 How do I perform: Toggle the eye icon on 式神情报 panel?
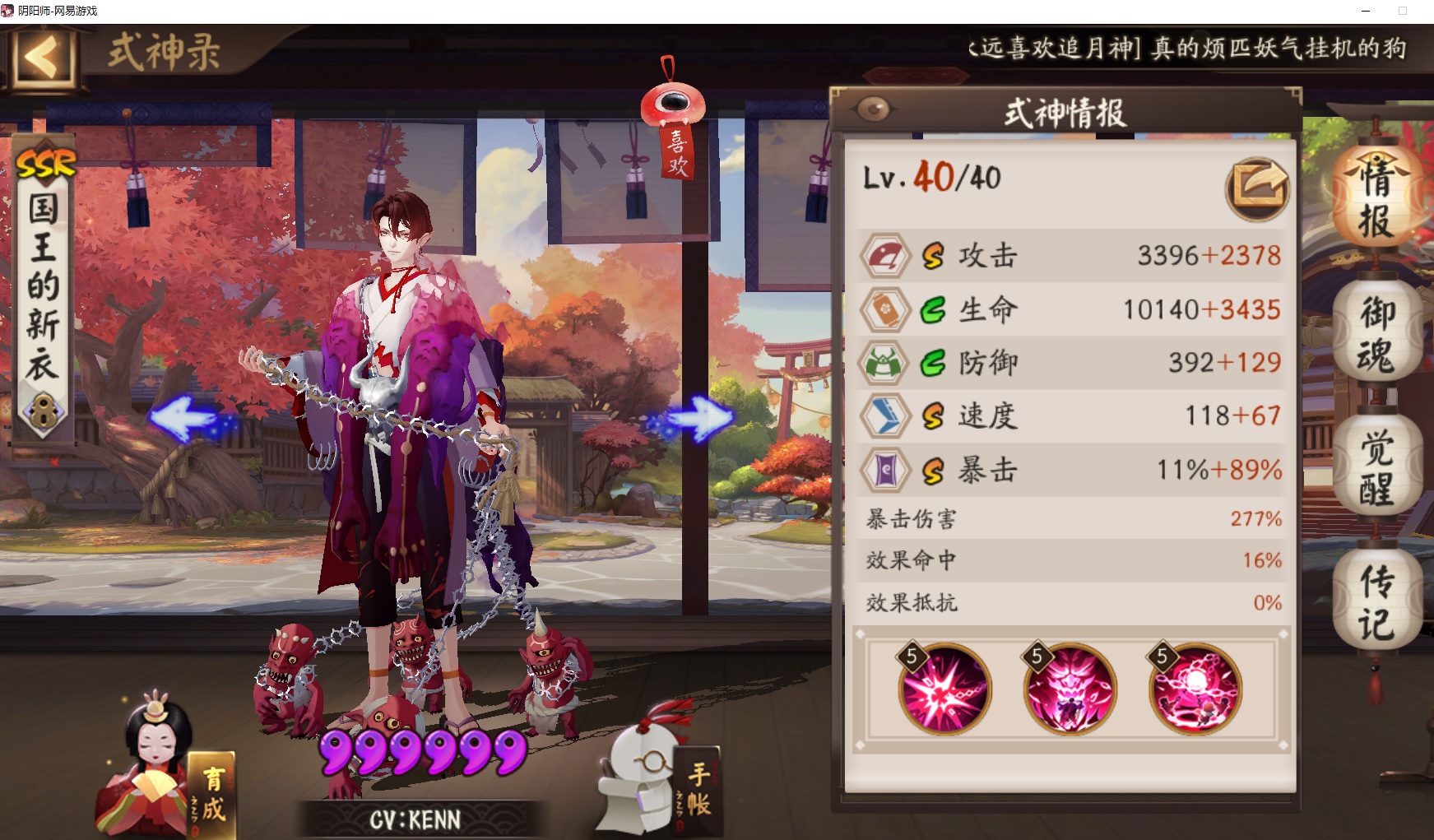874,109
